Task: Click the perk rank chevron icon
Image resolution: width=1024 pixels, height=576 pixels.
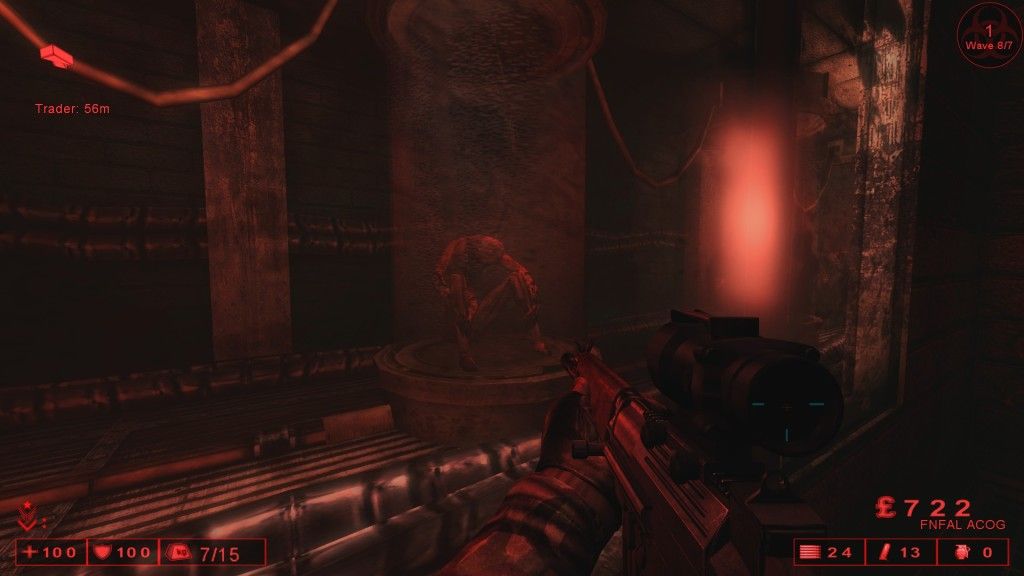Action: pos(26,518)
